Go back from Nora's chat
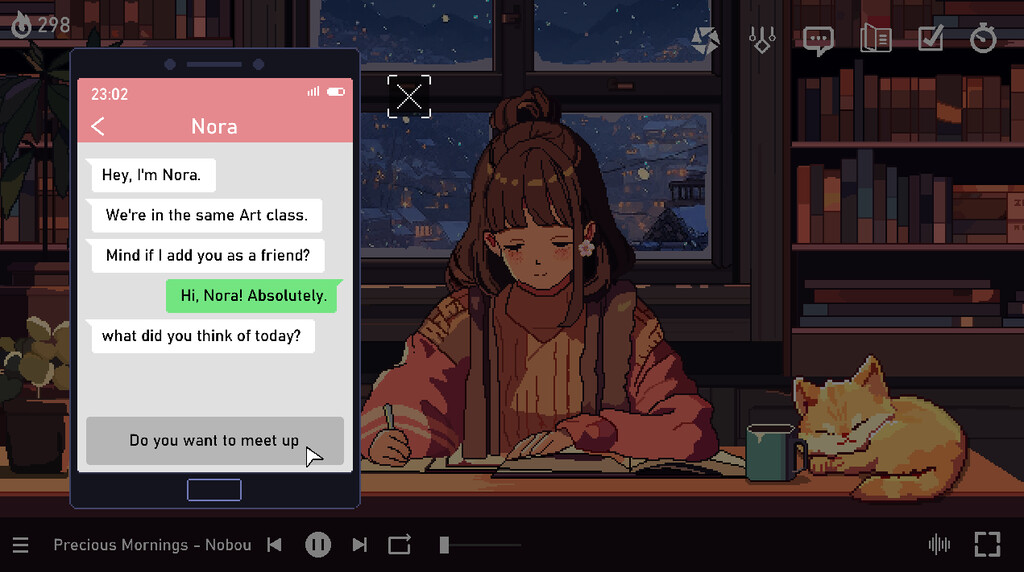 [x=98, y=126]
